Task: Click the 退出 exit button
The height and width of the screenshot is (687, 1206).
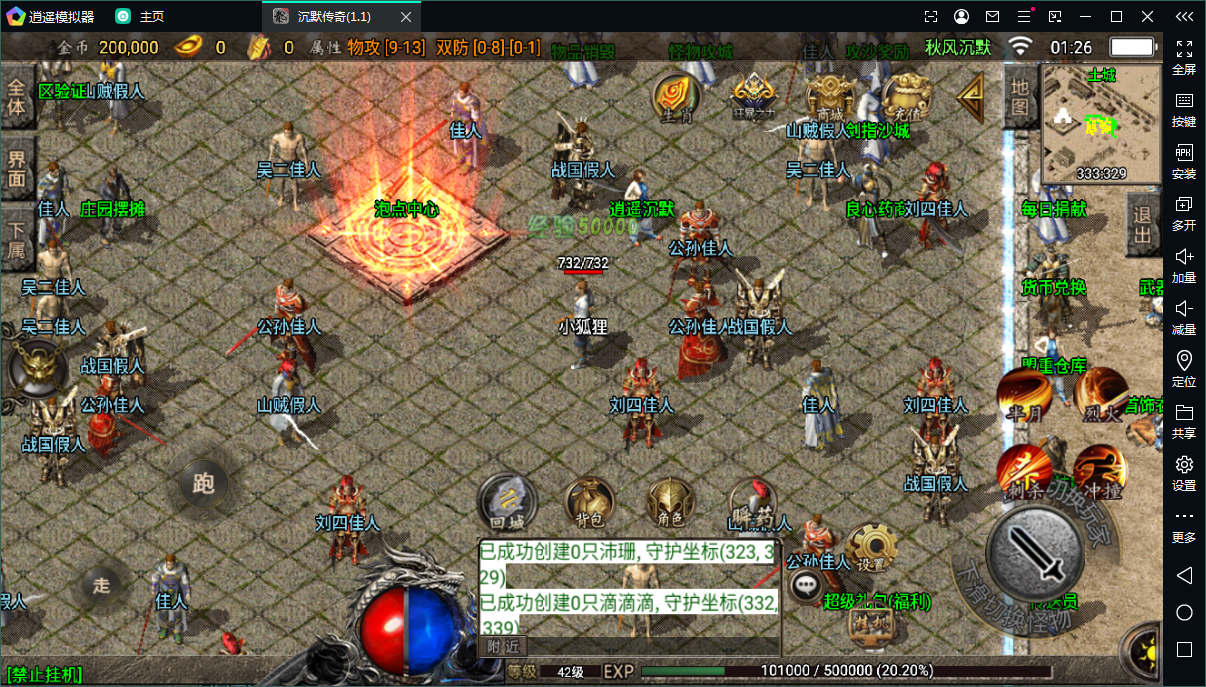Action: (1142, 226)
